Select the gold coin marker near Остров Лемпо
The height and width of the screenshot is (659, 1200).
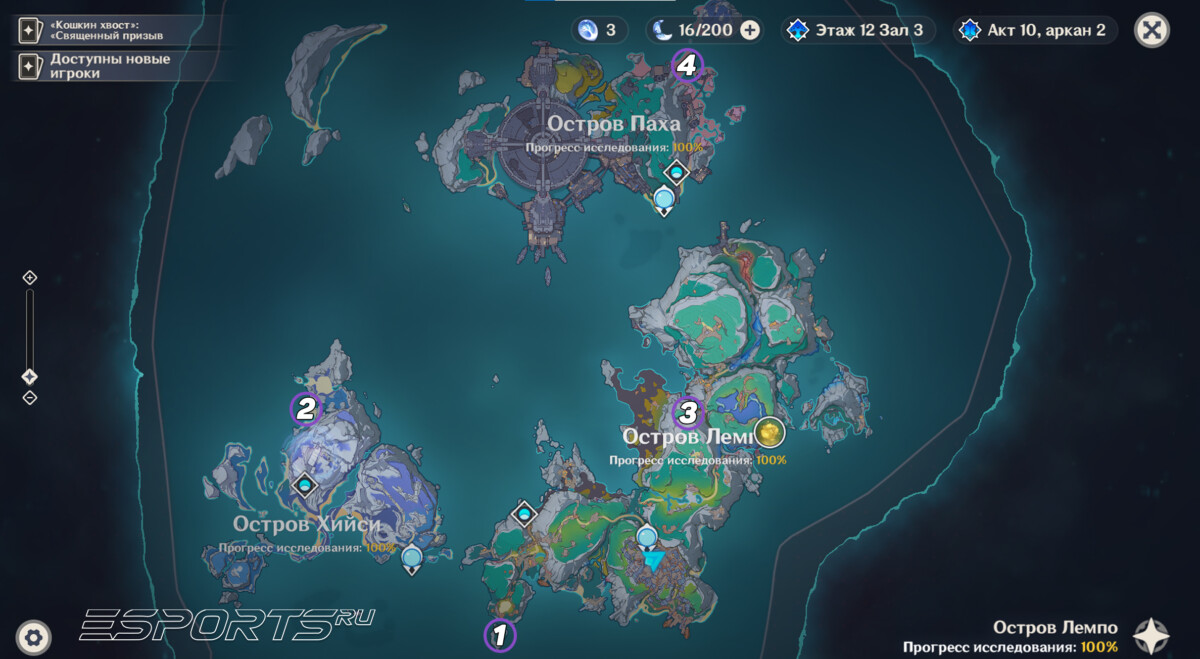pos(770,433)
